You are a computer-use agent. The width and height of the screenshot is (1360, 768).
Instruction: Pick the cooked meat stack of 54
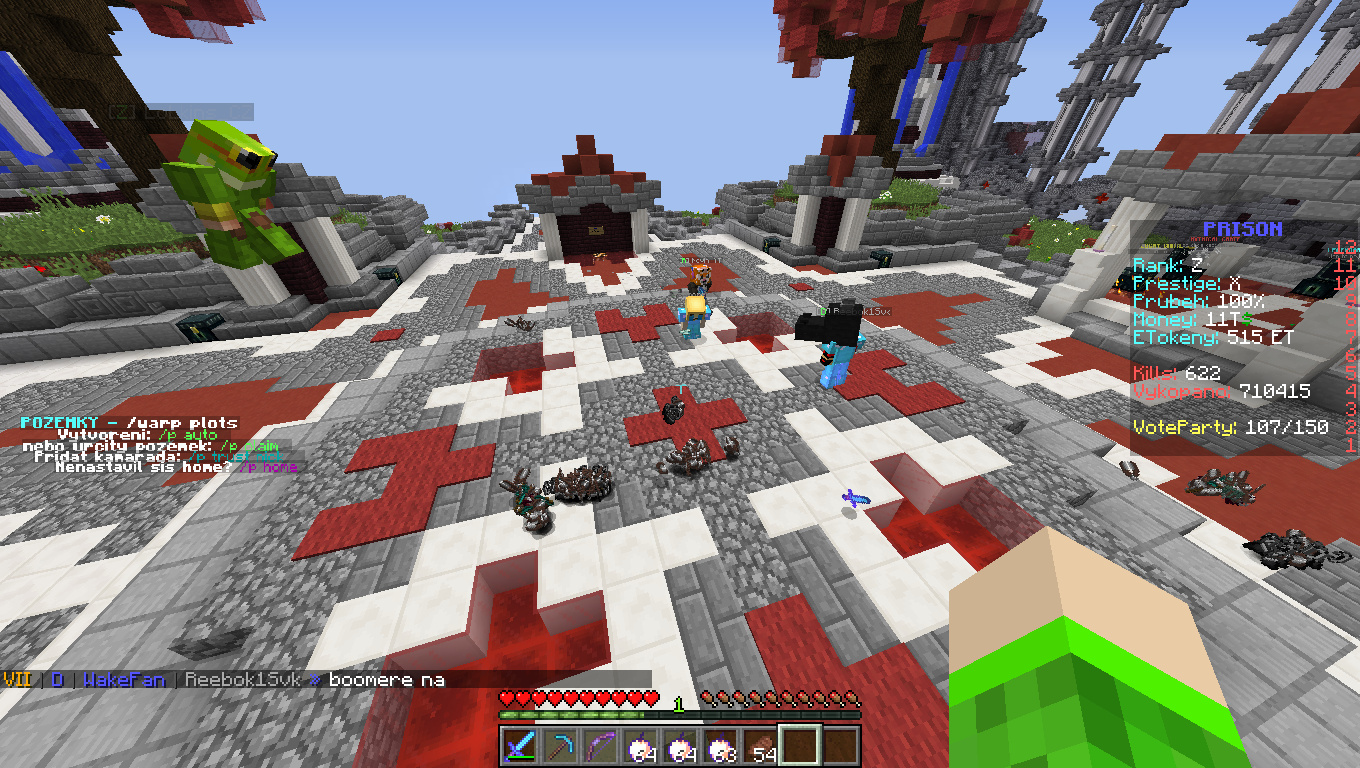click(x=760, y=746)
